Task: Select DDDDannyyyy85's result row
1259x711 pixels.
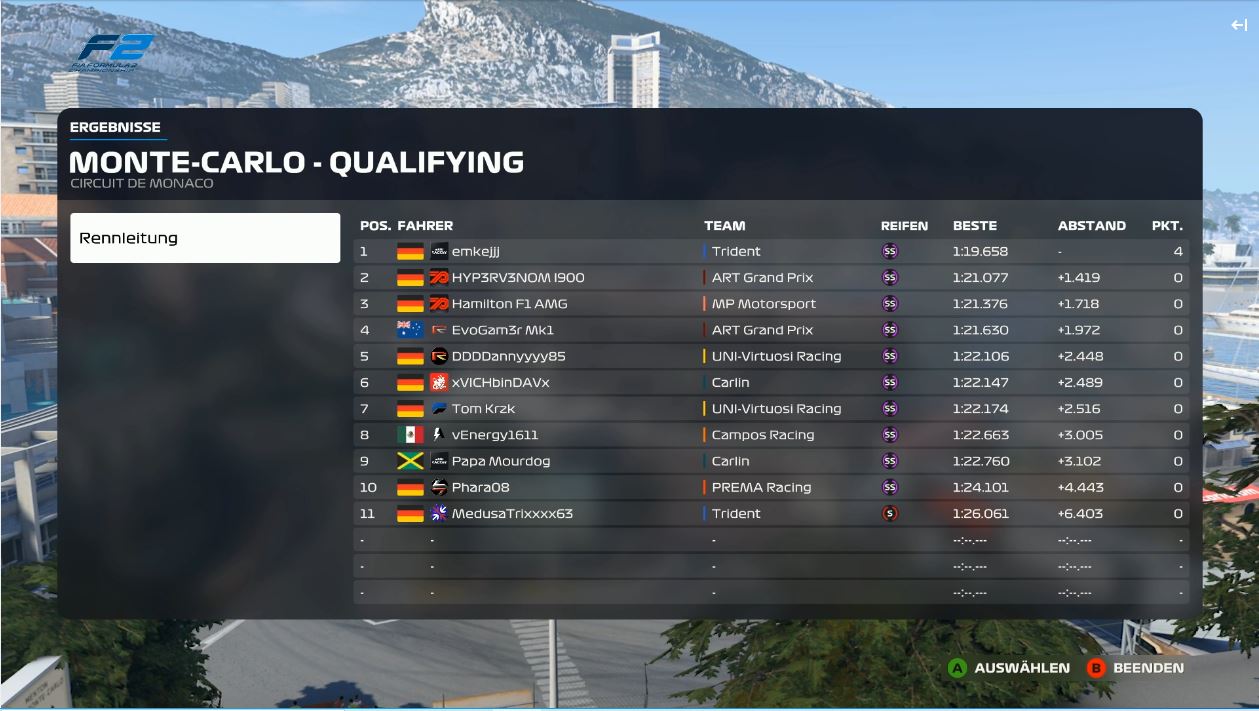Action: (x=770, y=356)
